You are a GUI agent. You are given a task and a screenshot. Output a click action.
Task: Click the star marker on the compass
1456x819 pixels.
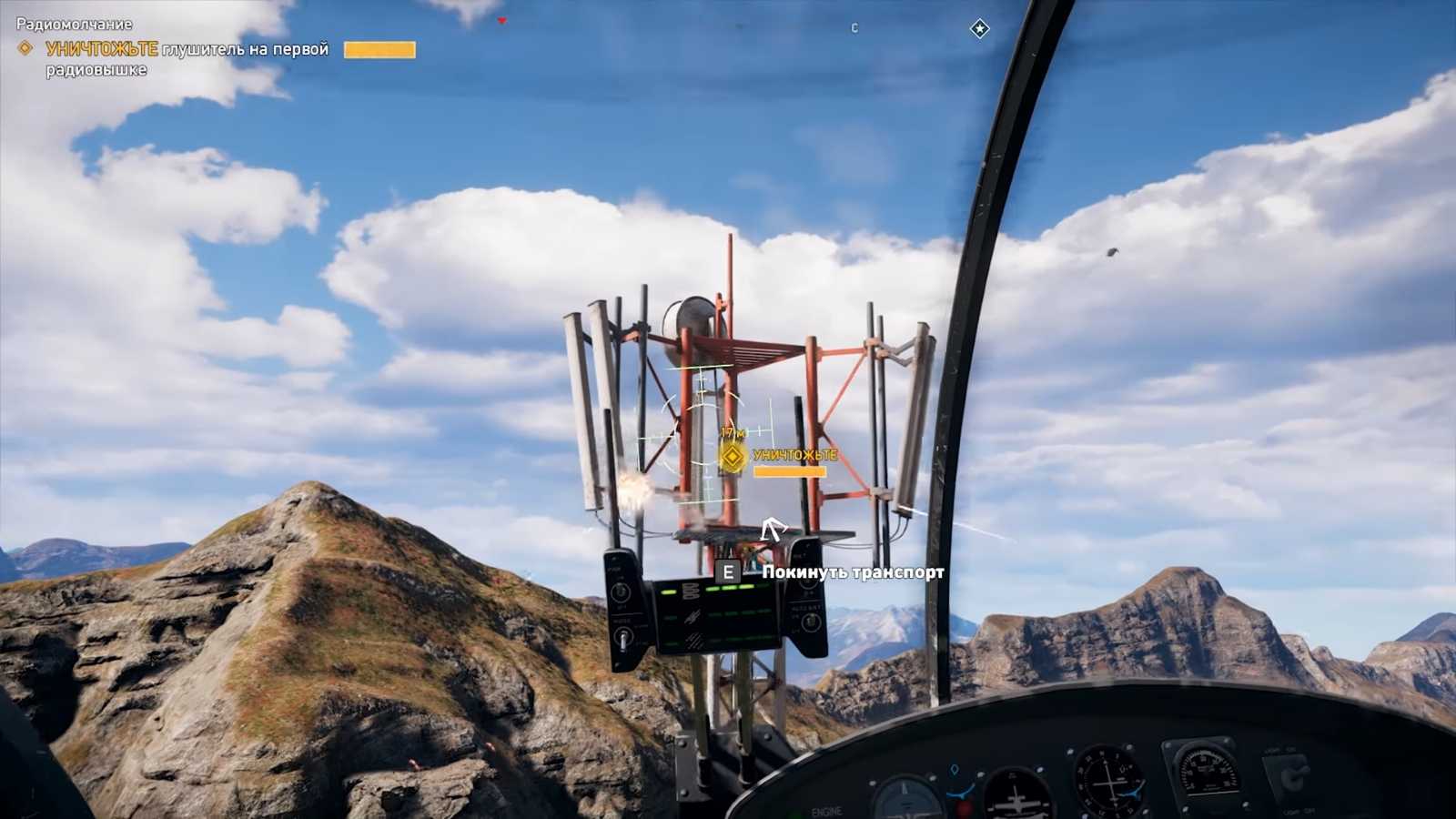pyautogui.click(x=979, y=29)
